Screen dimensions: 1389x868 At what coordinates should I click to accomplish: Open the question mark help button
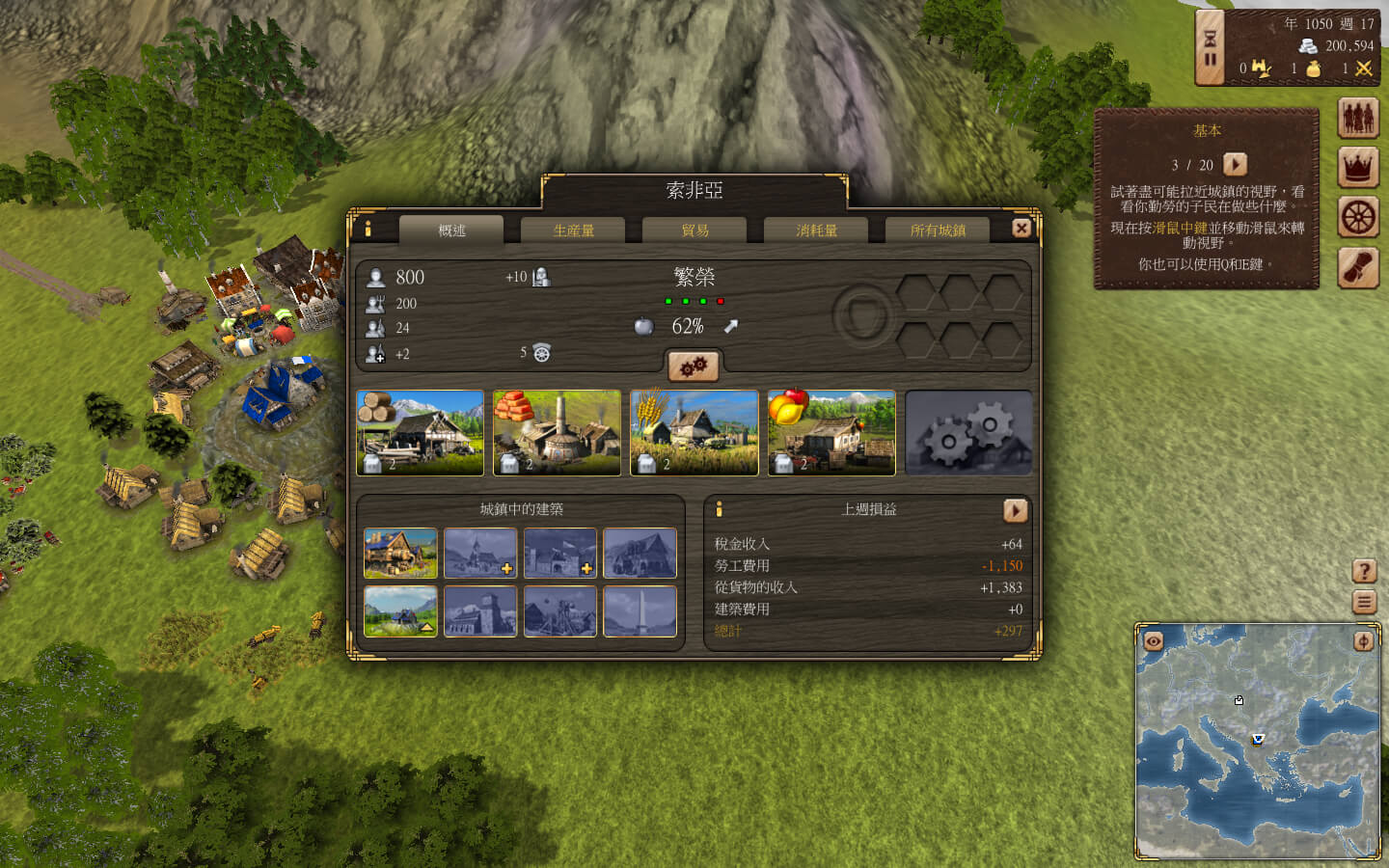[x=1364, y=571]
